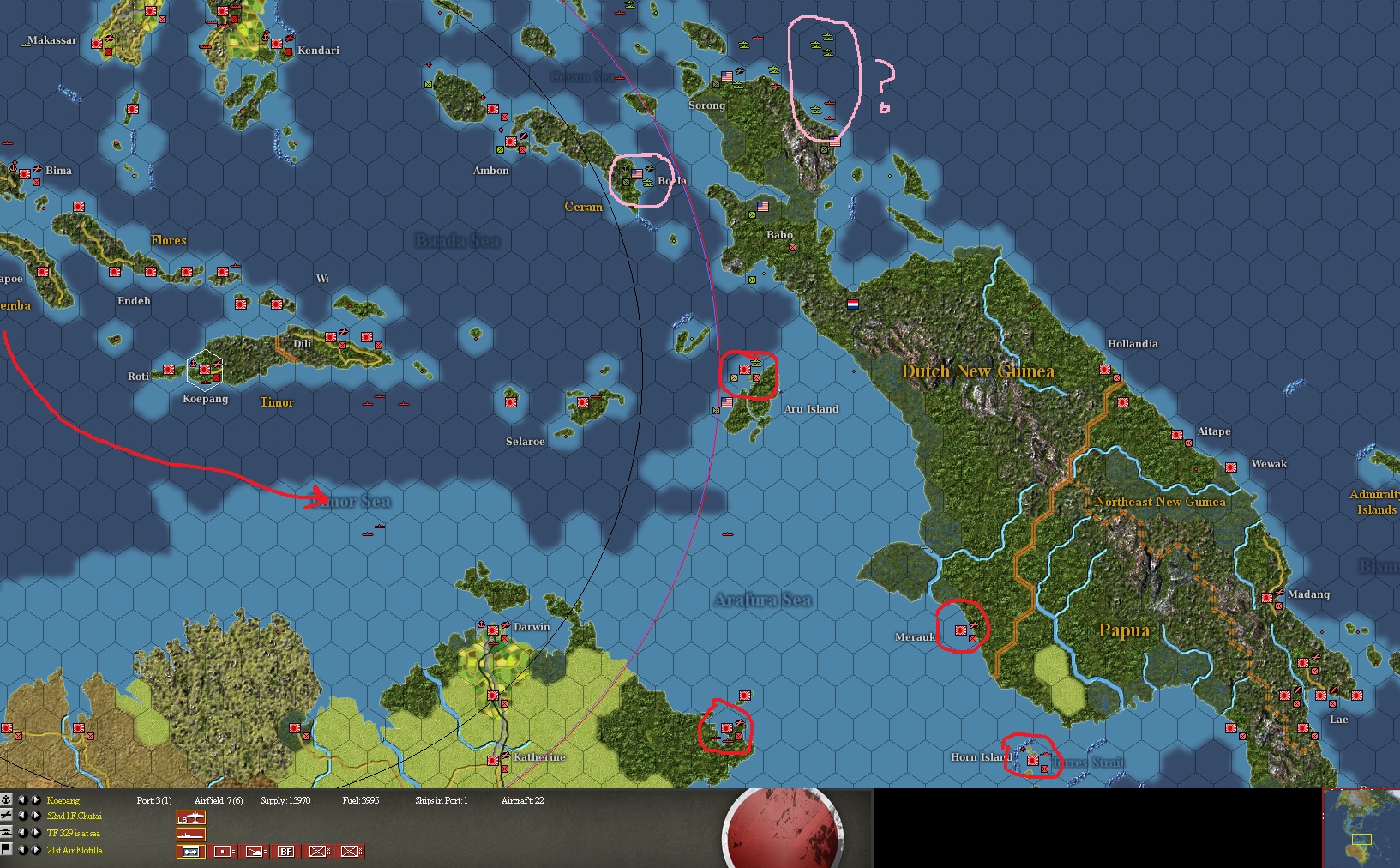Select the base icon at Merauke
Screen dimensions: 1400x868
click(961, 629)
